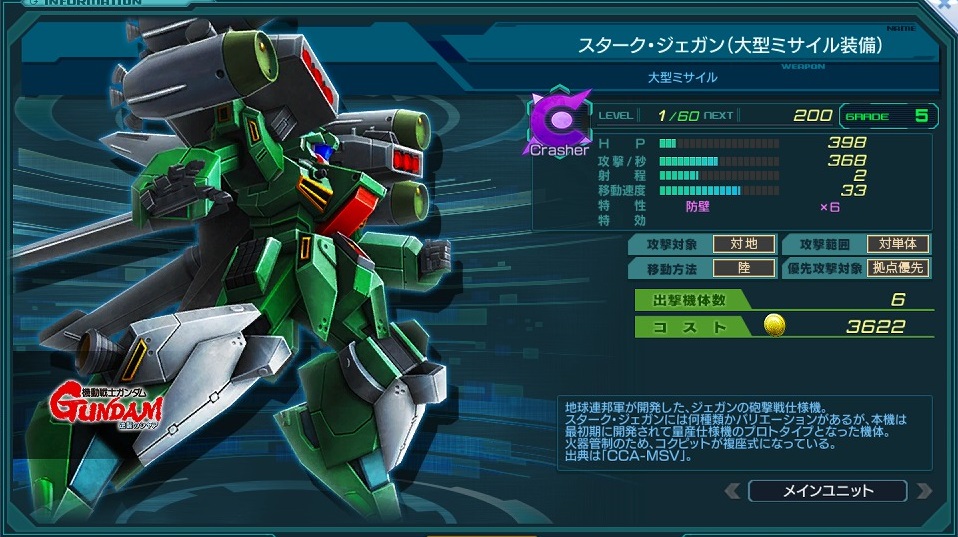Select the メインユニット button
This screenshot has width=958, height=537.
click(x=827, y=491)
